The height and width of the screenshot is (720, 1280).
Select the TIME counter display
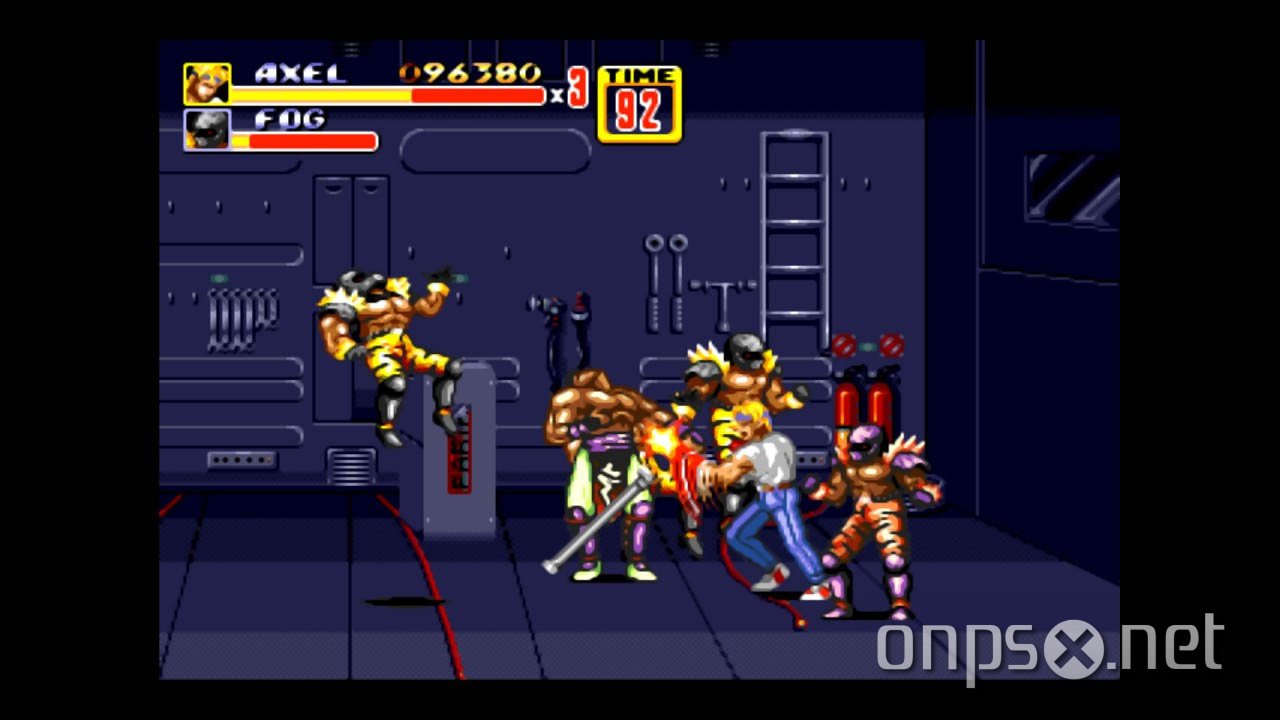(640, 100)
